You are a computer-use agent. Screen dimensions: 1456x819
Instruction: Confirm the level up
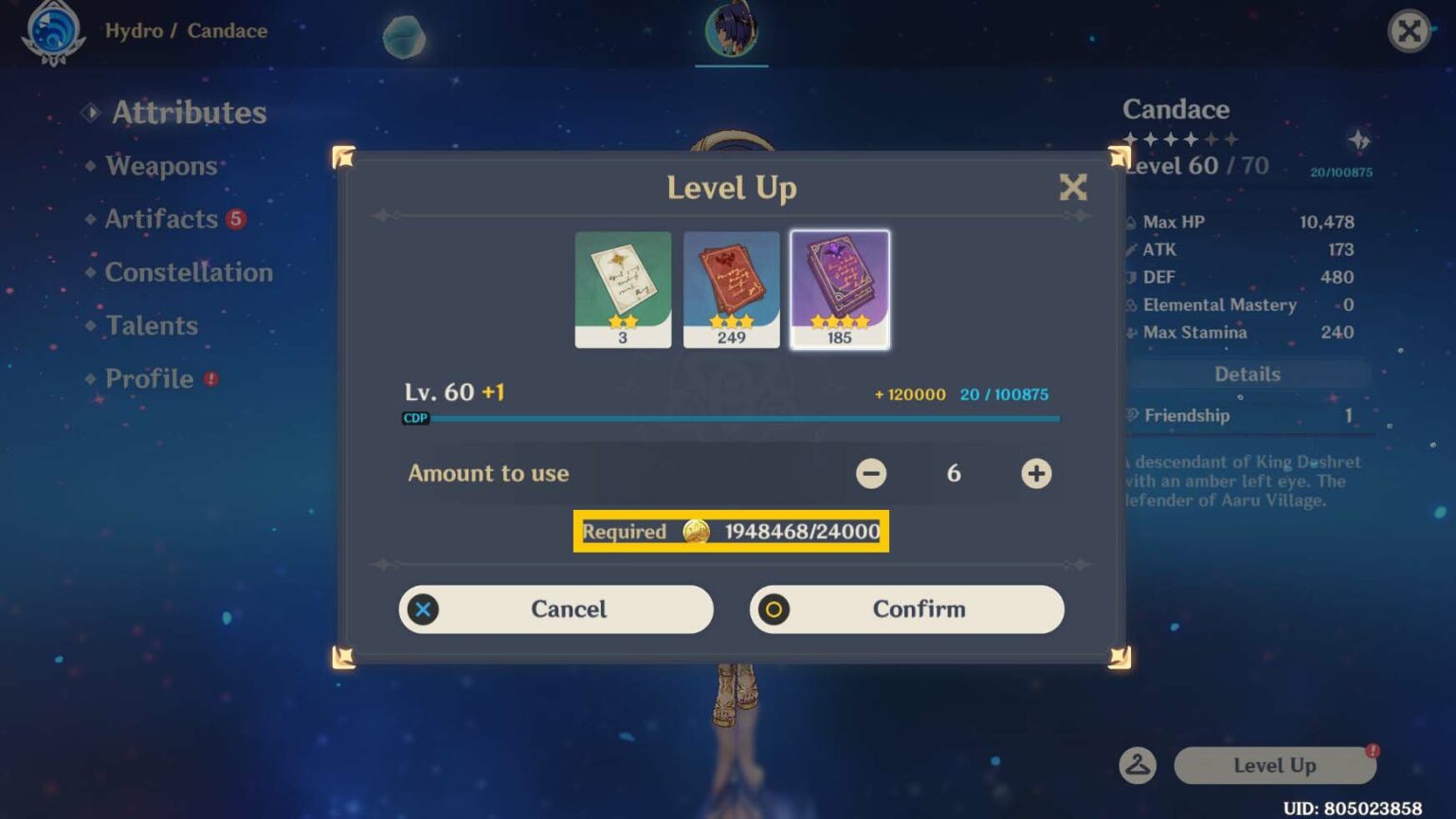pos(906,610)
